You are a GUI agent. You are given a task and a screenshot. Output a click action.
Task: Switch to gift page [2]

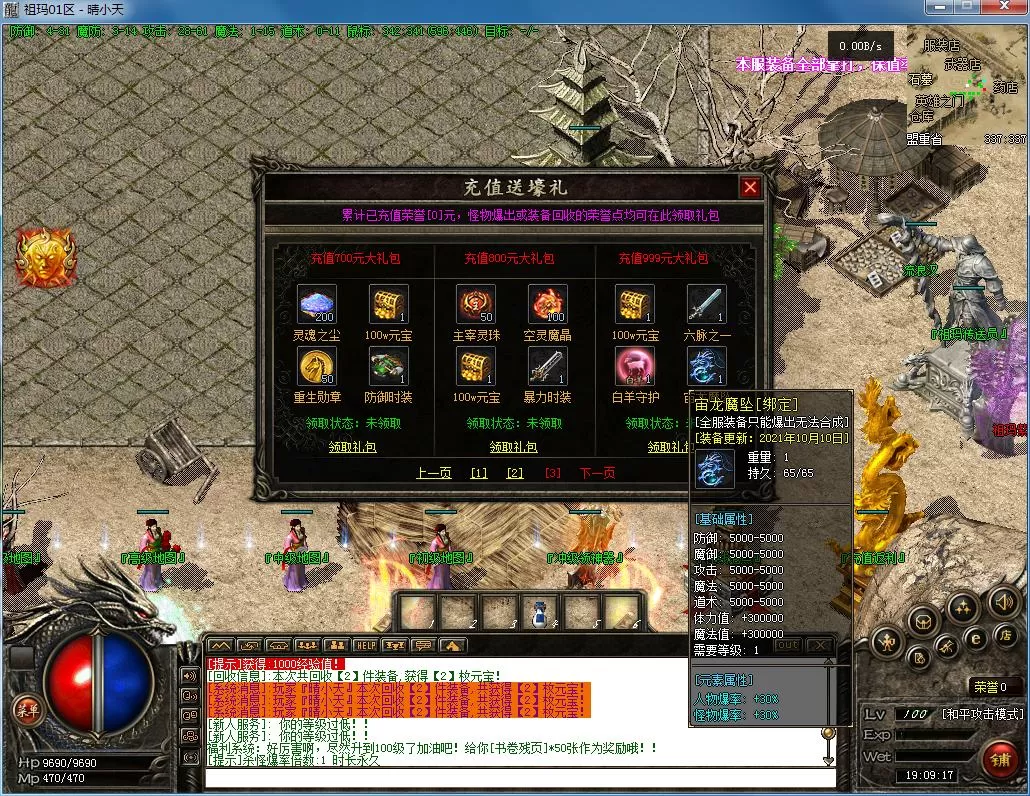click(x=515, y=473)
